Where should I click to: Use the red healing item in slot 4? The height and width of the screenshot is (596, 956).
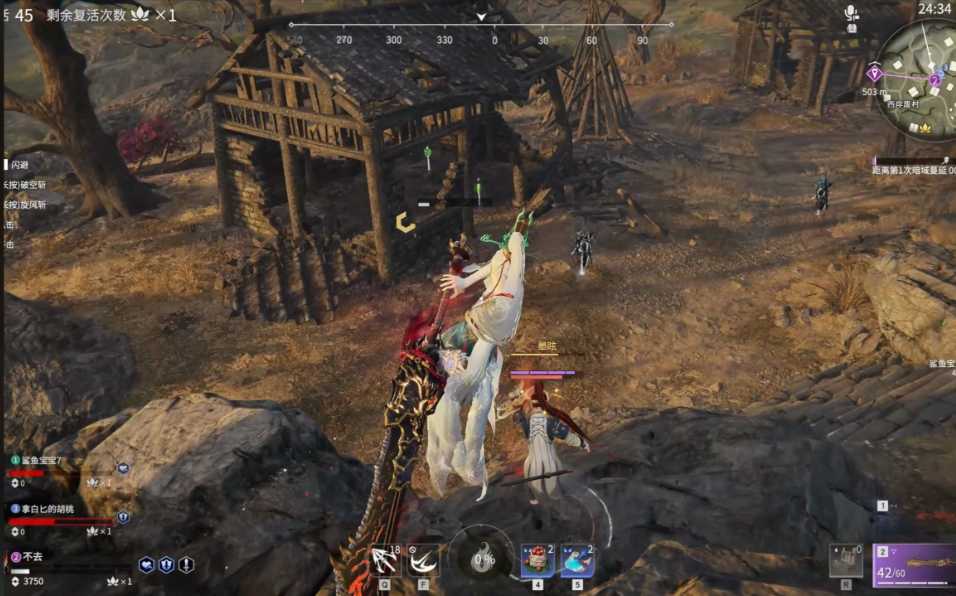(537, 561)
